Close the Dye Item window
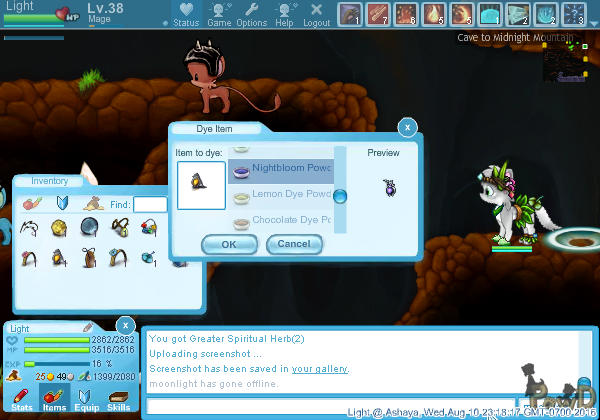Image resolution: width=600 pixels, height=420 pixels. pos(407,127)
